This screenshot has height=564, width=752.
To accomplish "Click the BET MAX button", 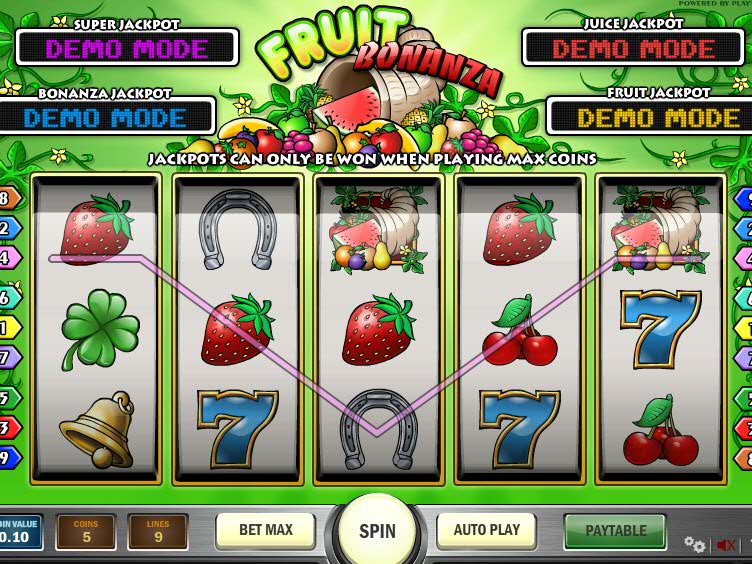I will point(265,530).
